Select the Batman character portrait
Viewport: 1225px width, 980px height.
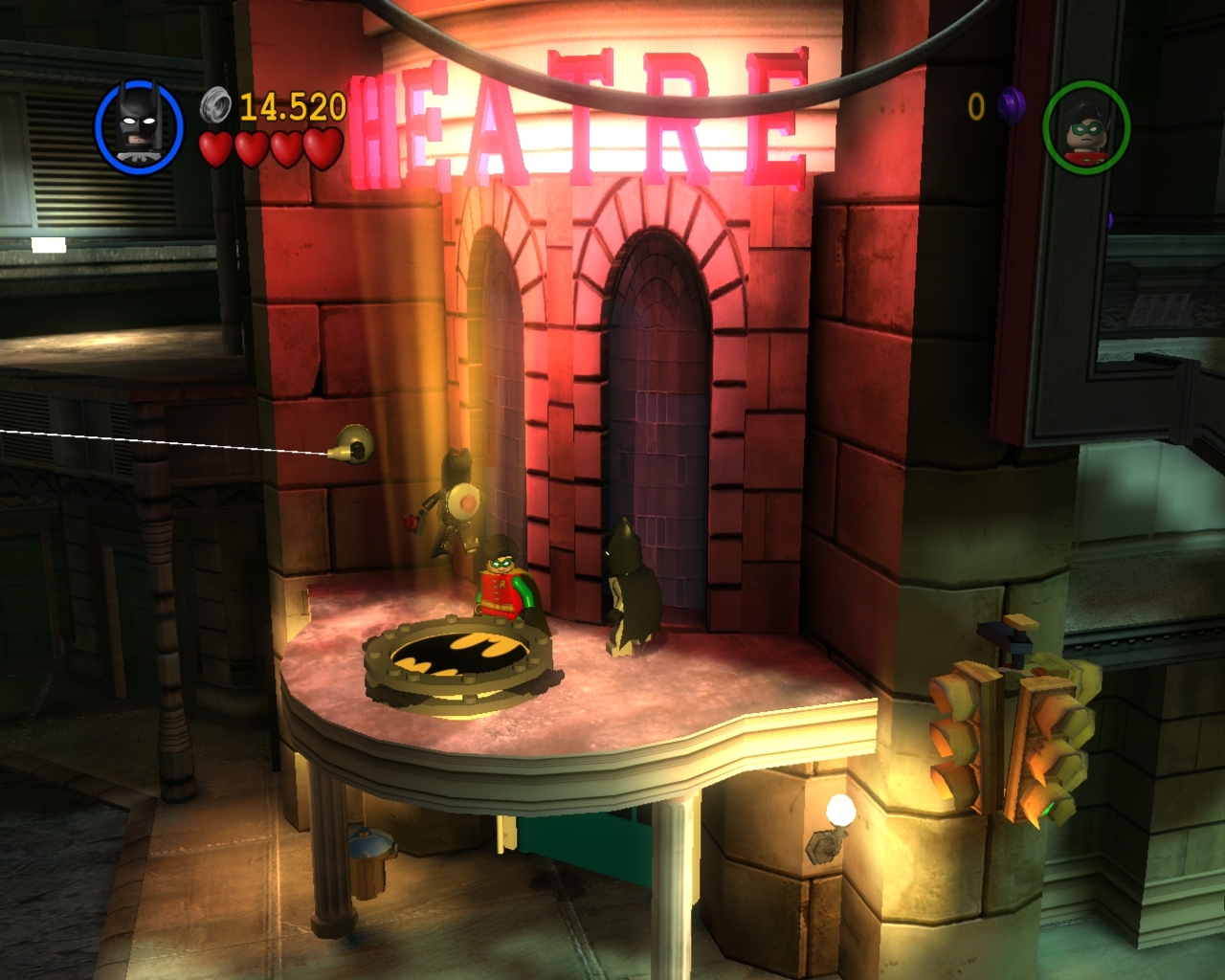139,123
